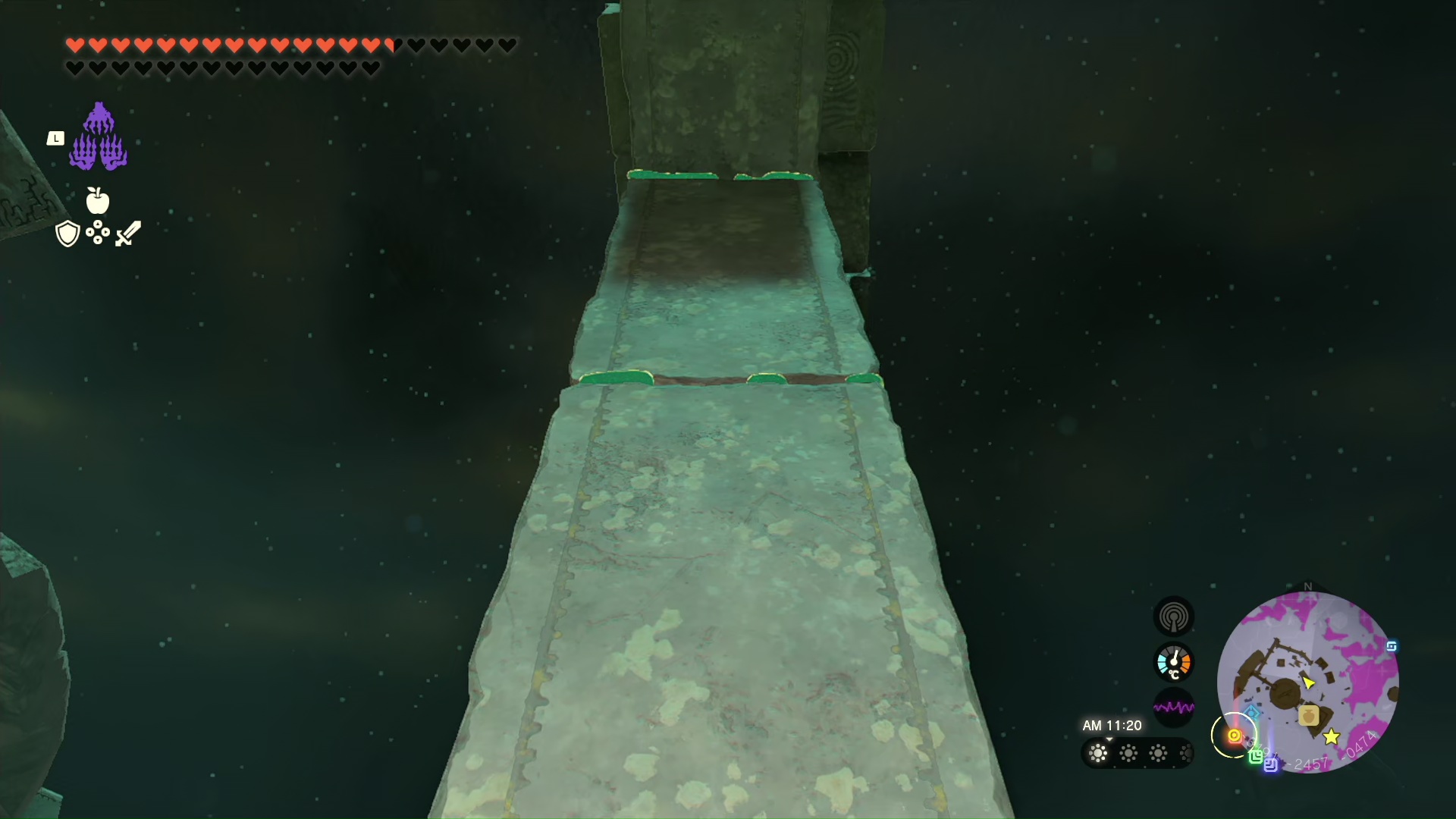Screen dimensions: 1456x819
Task: Open the circular minimap
Action: point(1307,682)
